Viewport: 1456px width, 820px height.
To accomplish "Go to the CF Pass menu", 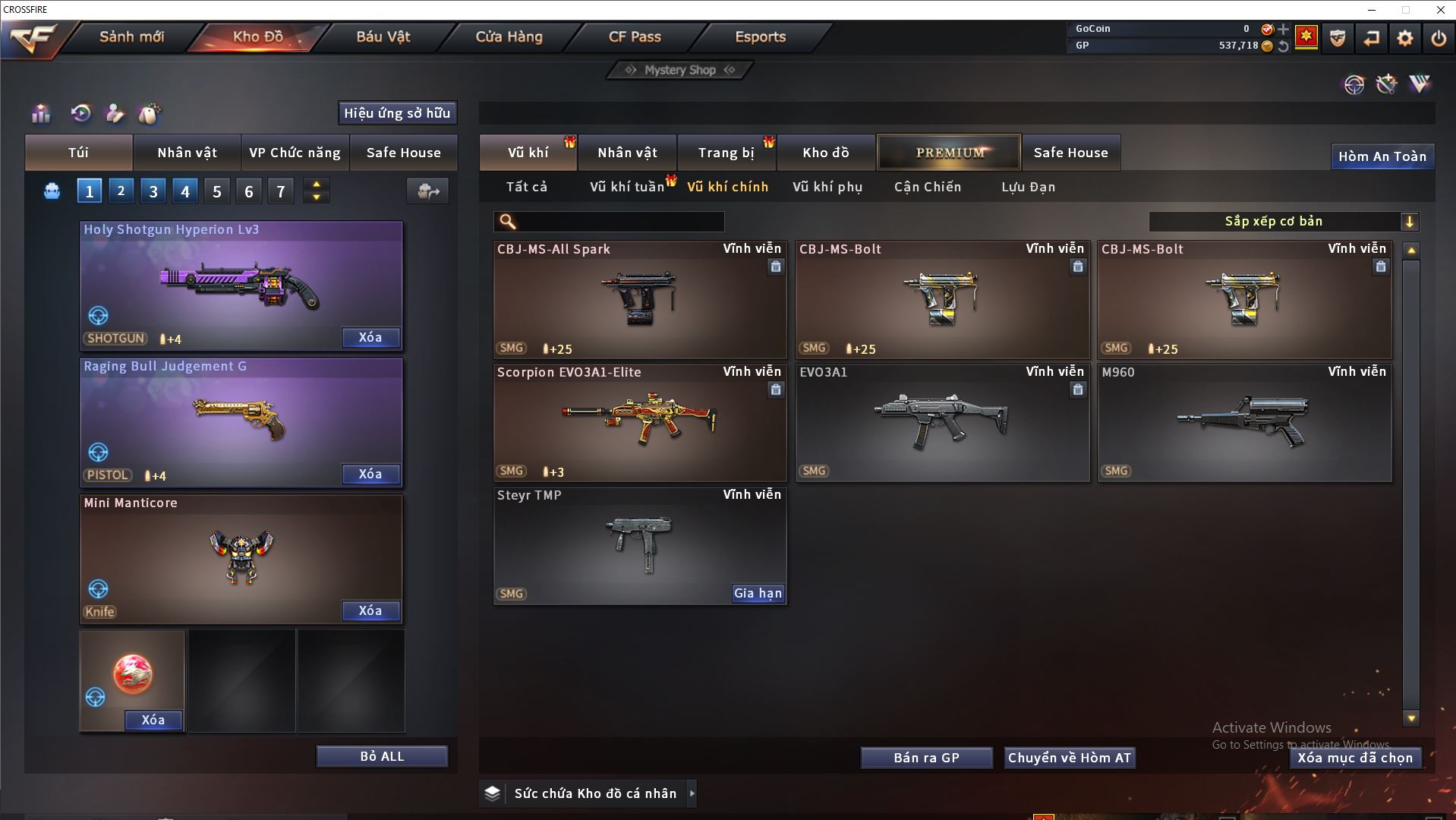I will coord(635,36).
